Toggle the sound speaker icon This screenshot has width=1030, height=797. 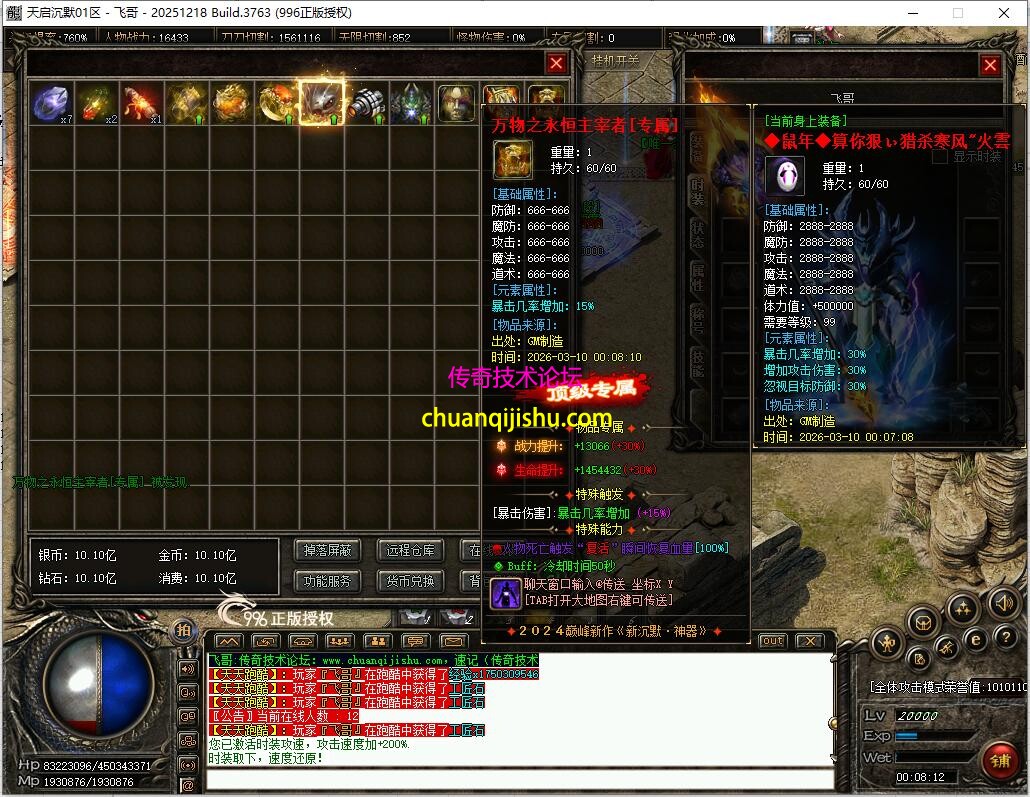[x=1004, y=604]
